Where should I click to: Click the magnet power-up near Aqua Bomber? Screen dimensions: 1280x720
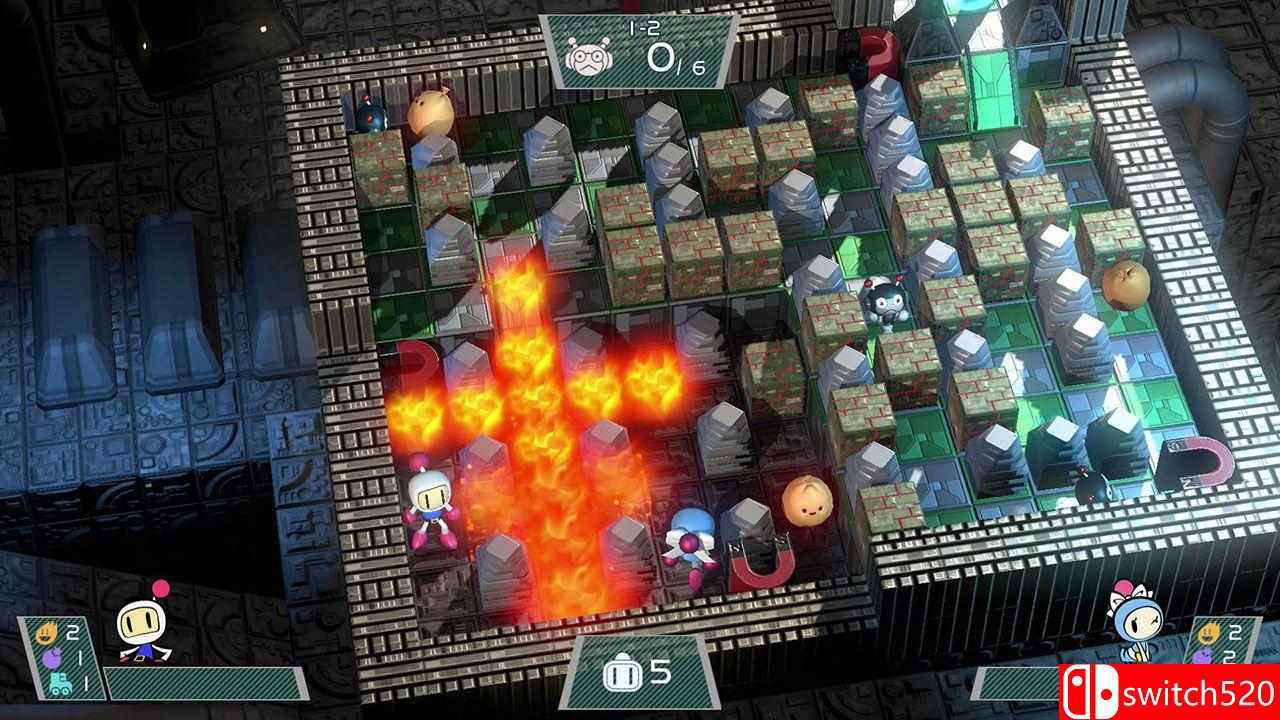pyautogui.click(x=760, y=562)
